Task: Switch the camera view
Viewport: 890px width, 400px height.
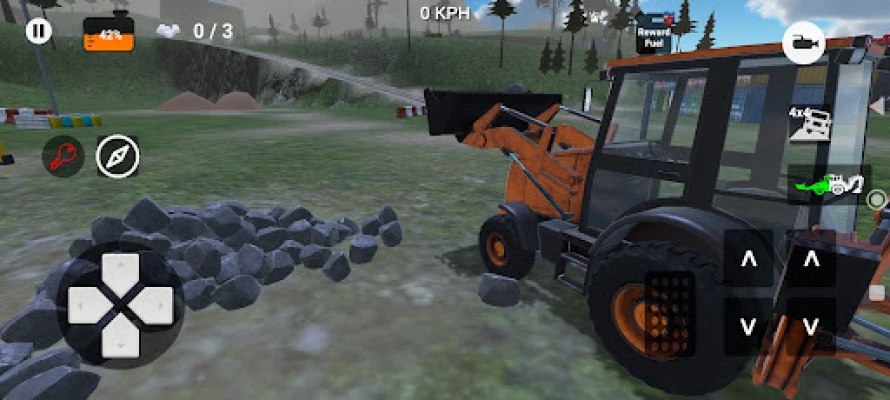Action: point(803,43)
